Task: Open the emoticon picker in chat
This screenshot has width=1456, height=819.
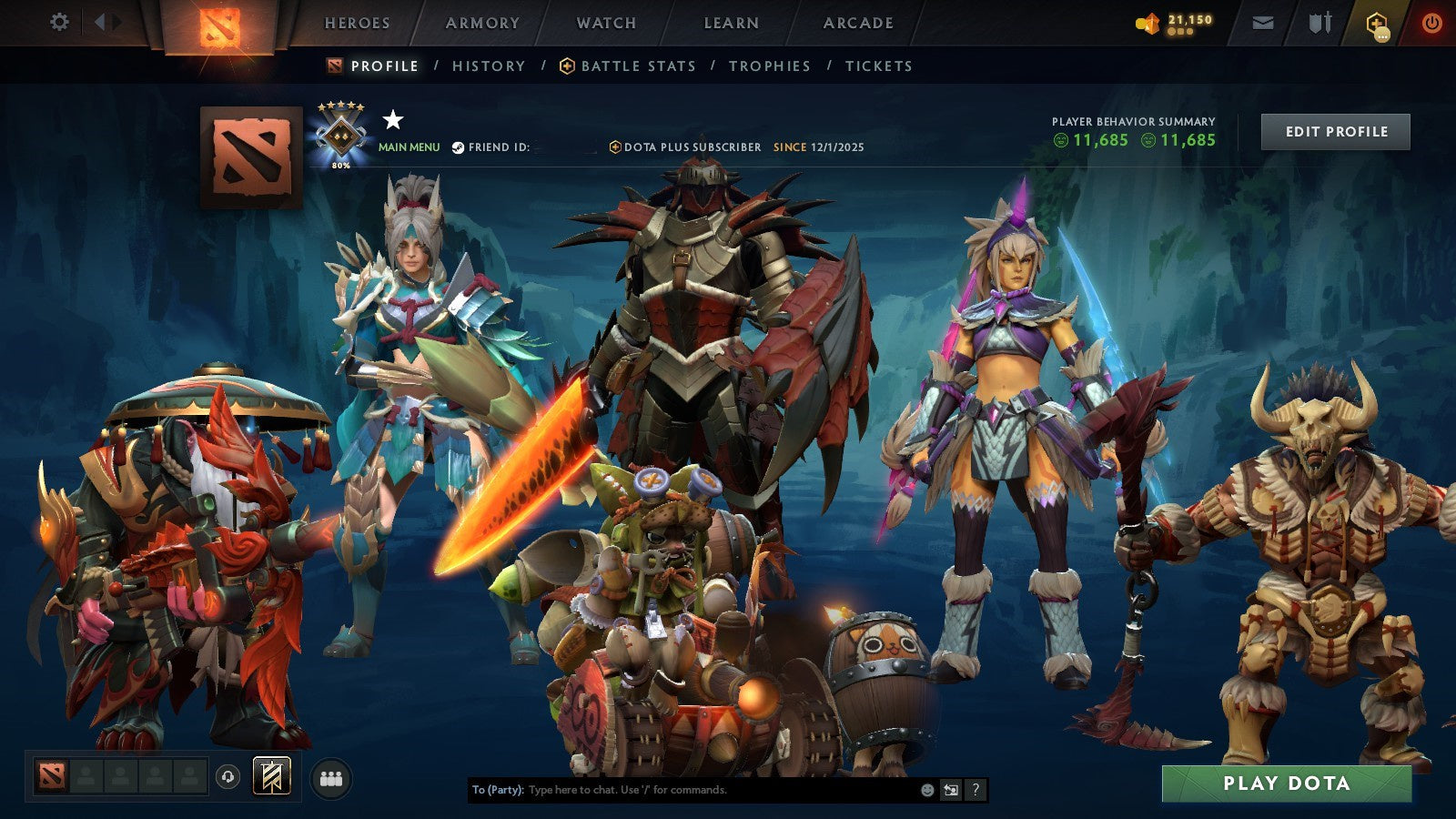Action: click(x=926, y=788)
